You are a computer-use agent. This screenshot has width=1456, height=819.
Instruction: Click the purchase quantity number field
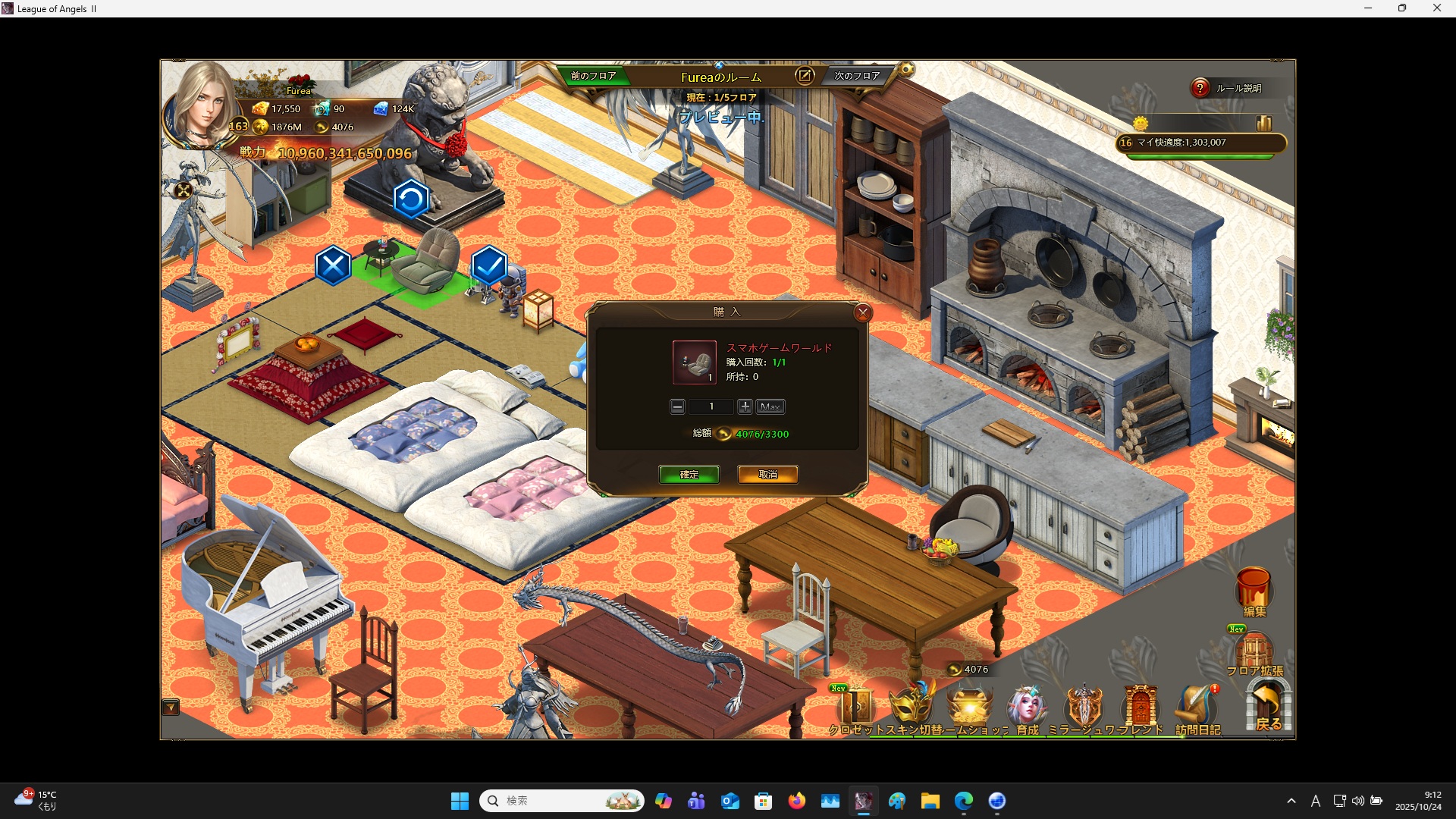(711, 407)
